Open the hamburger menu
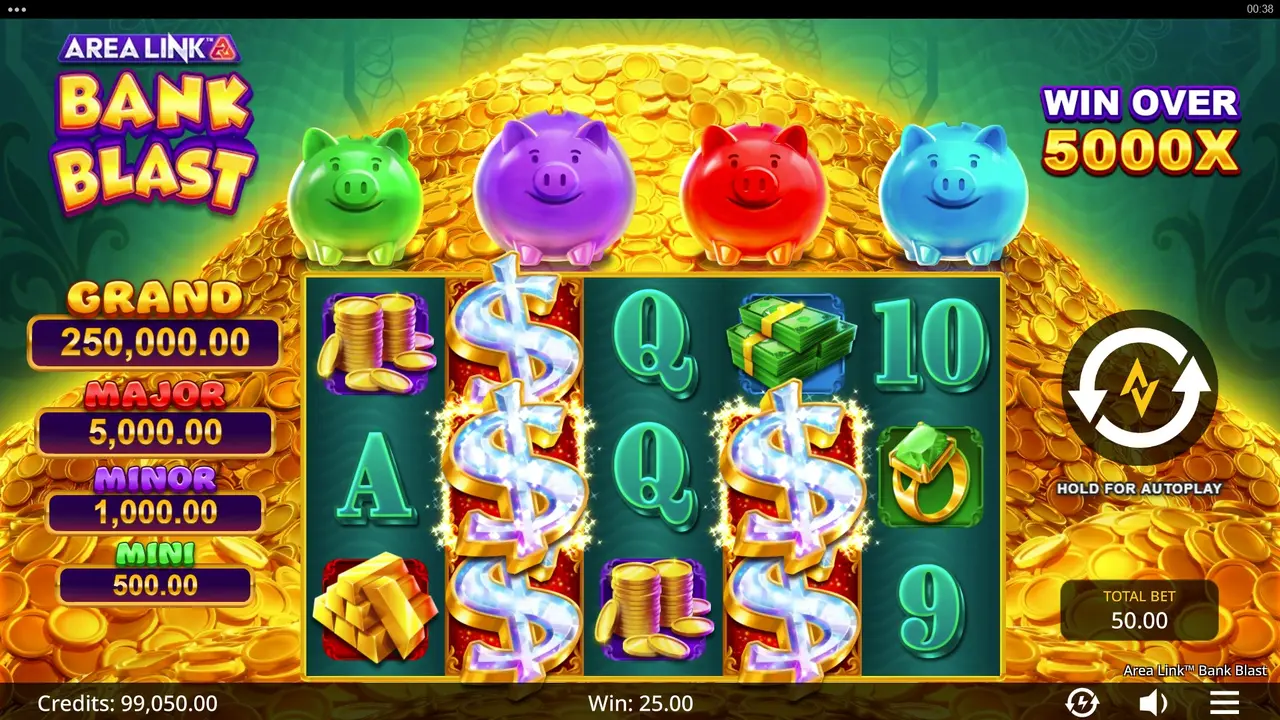The width and height of the screenshot is (1280, 720). point(1223,703)
